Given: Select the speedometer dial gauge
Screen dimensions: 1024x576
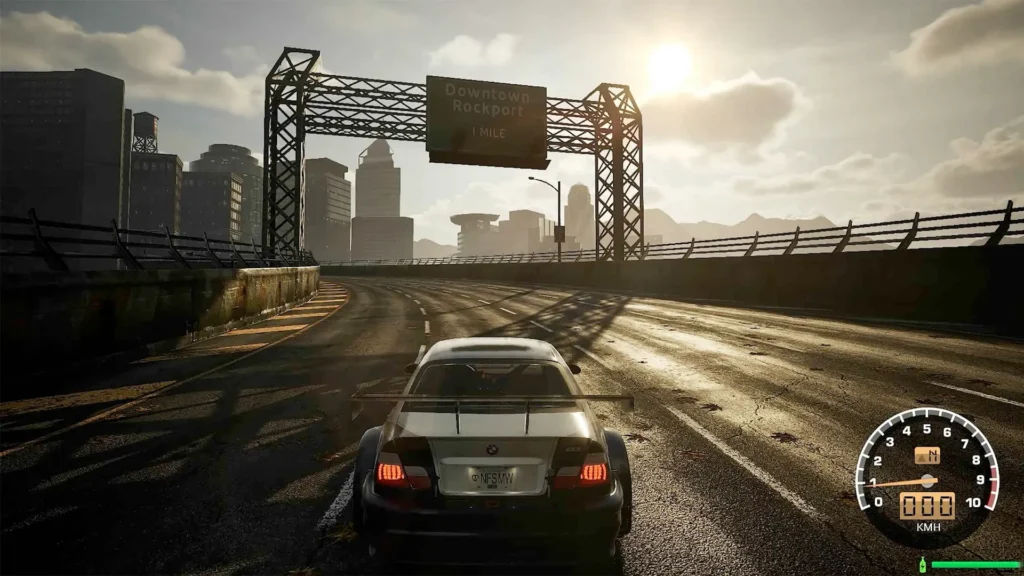Looking at the screenshot, I should coord(927,475).
